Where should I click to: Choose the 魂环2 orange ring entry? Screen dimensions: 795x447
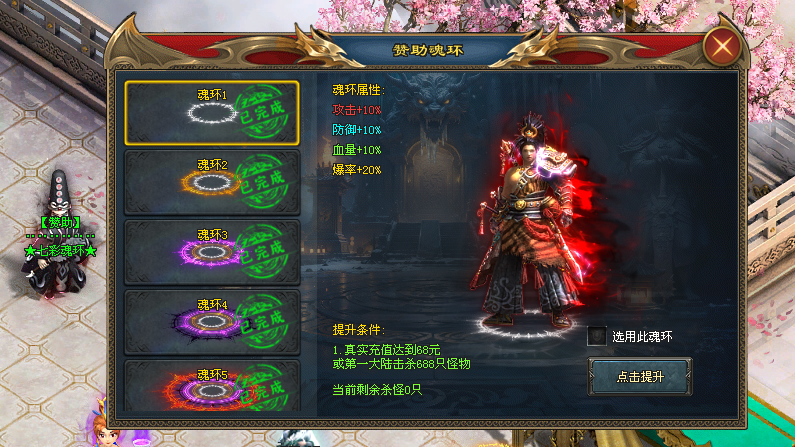tap(212, 182)
